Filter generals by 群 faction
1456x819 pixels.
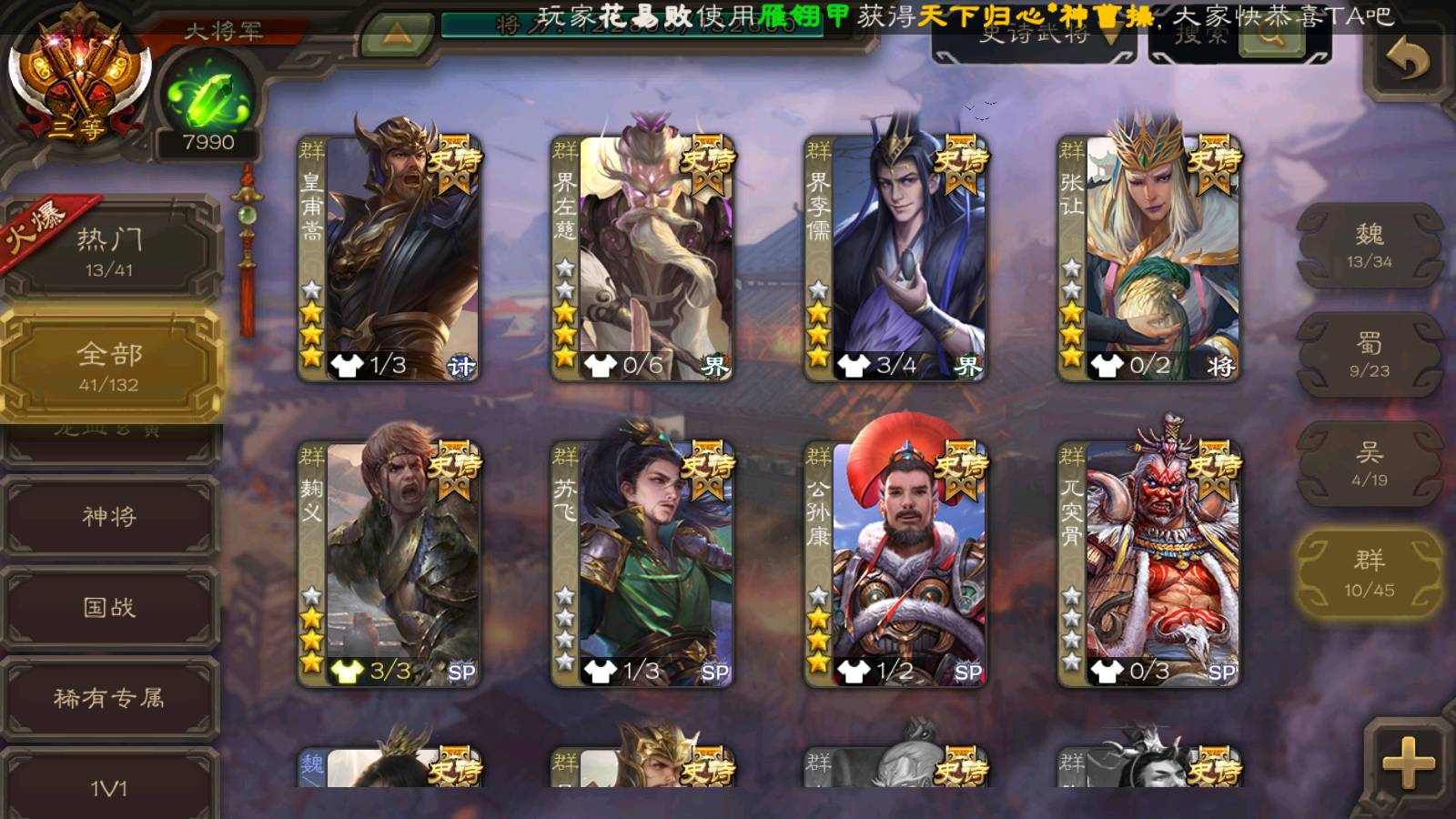(1370, 573)
